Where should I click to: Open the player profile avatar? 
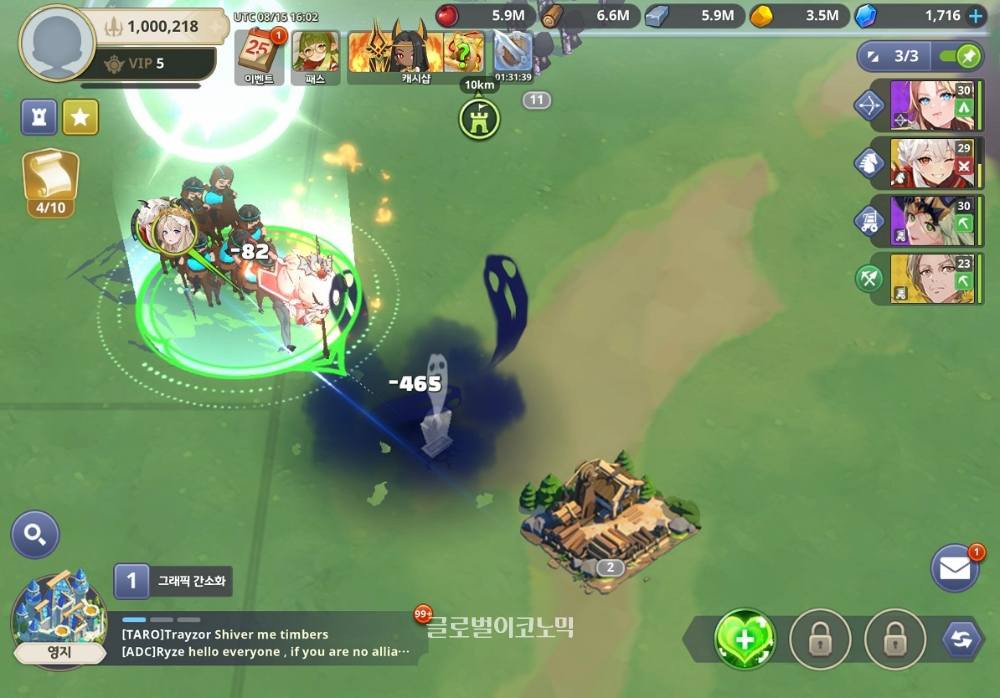pyautogui.click(x=57, y=44)
